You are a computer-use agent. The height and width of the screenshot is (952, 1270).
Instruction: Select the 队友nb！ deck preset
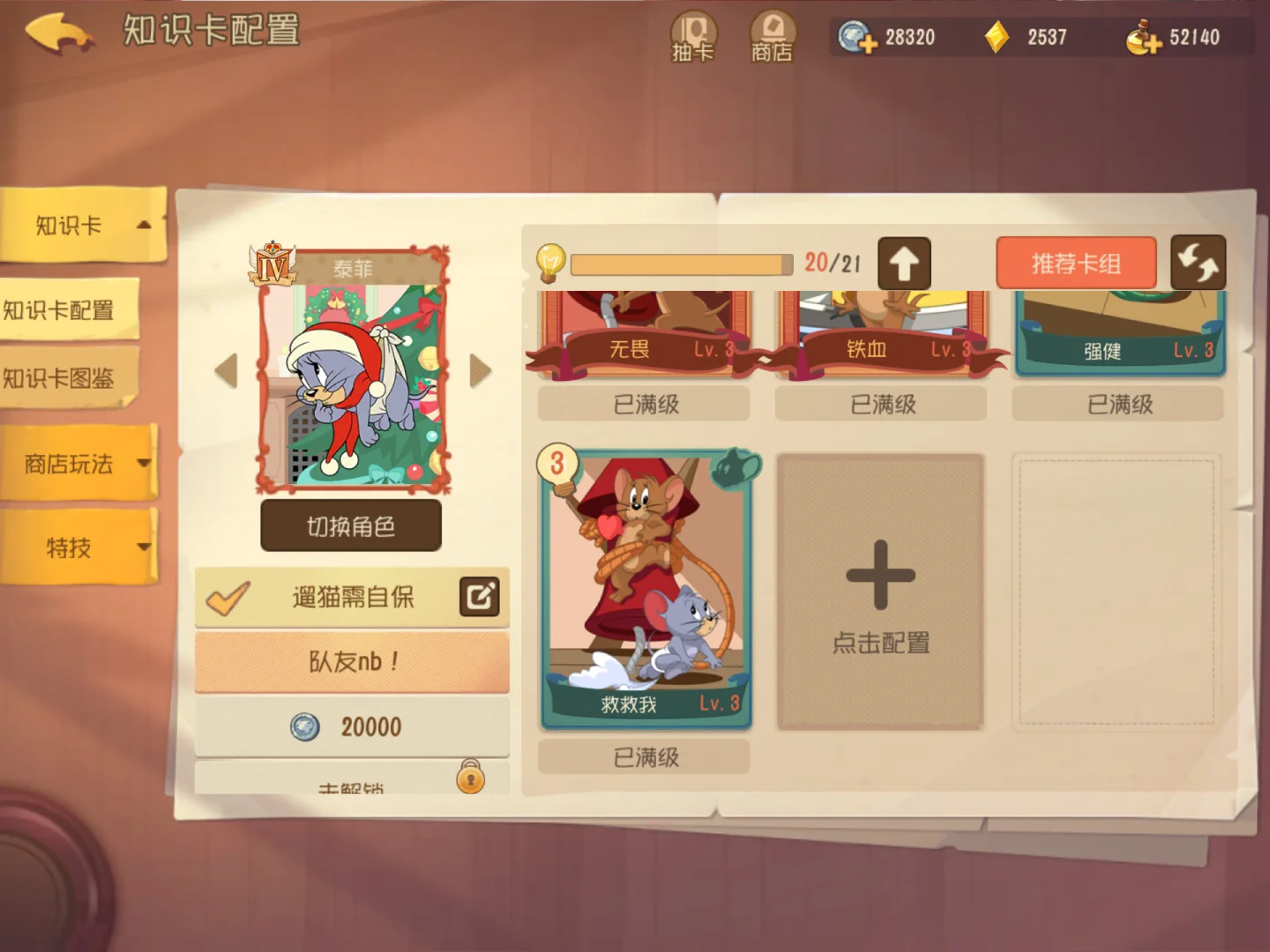[x=352, y=661]
